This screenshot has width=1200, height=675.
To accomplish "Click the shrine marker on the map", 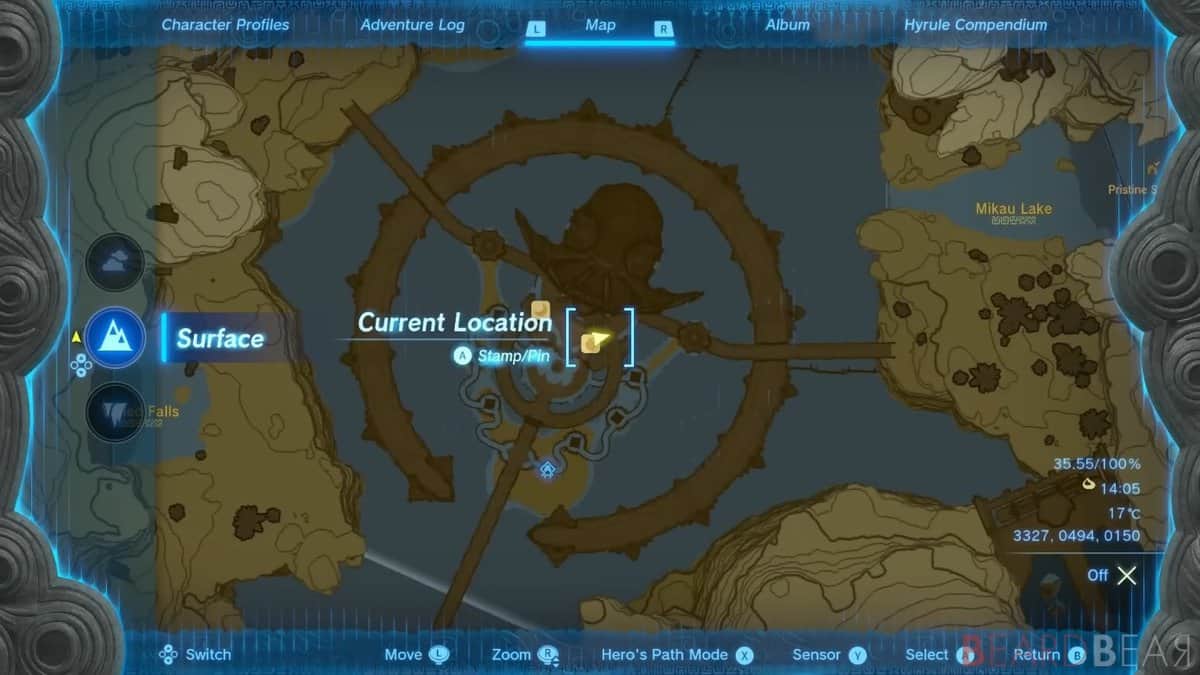I will tap(547, 469).
